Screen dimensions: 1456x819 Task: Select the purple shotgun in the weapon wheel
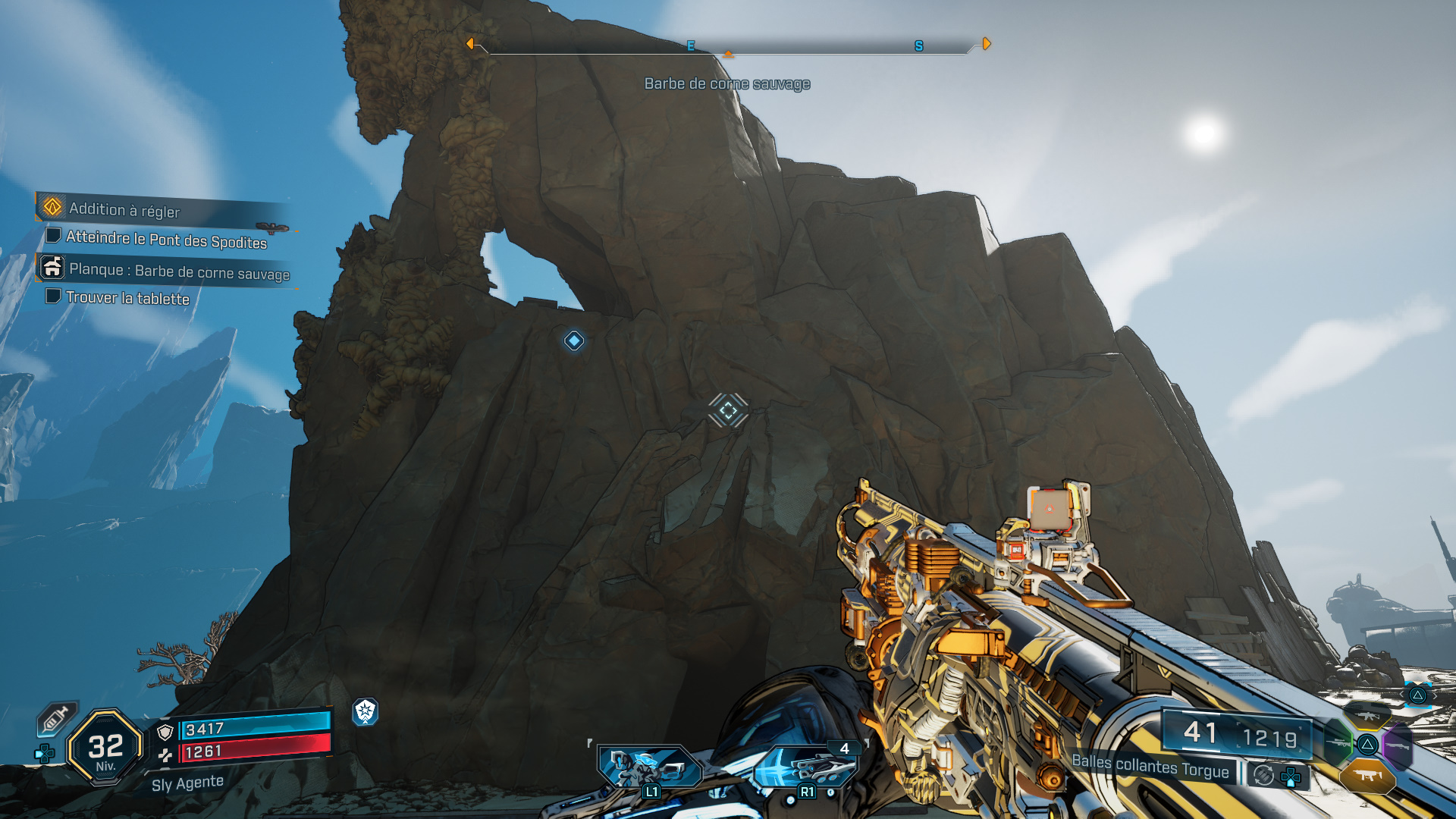1398,745
